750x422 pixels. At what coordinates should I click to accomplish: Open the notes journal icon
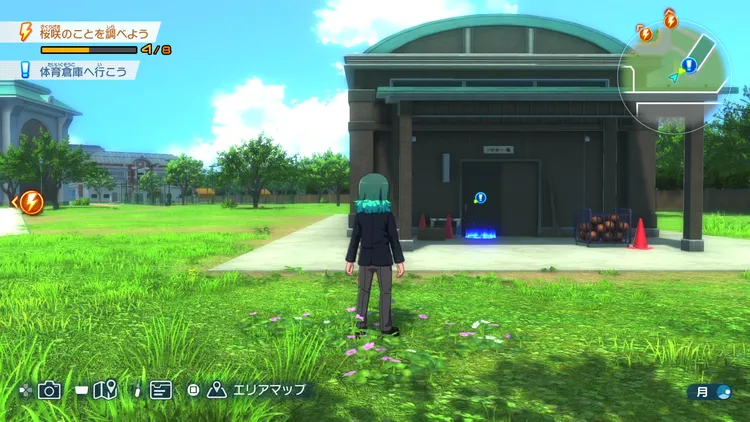click(x=160, y=390)
